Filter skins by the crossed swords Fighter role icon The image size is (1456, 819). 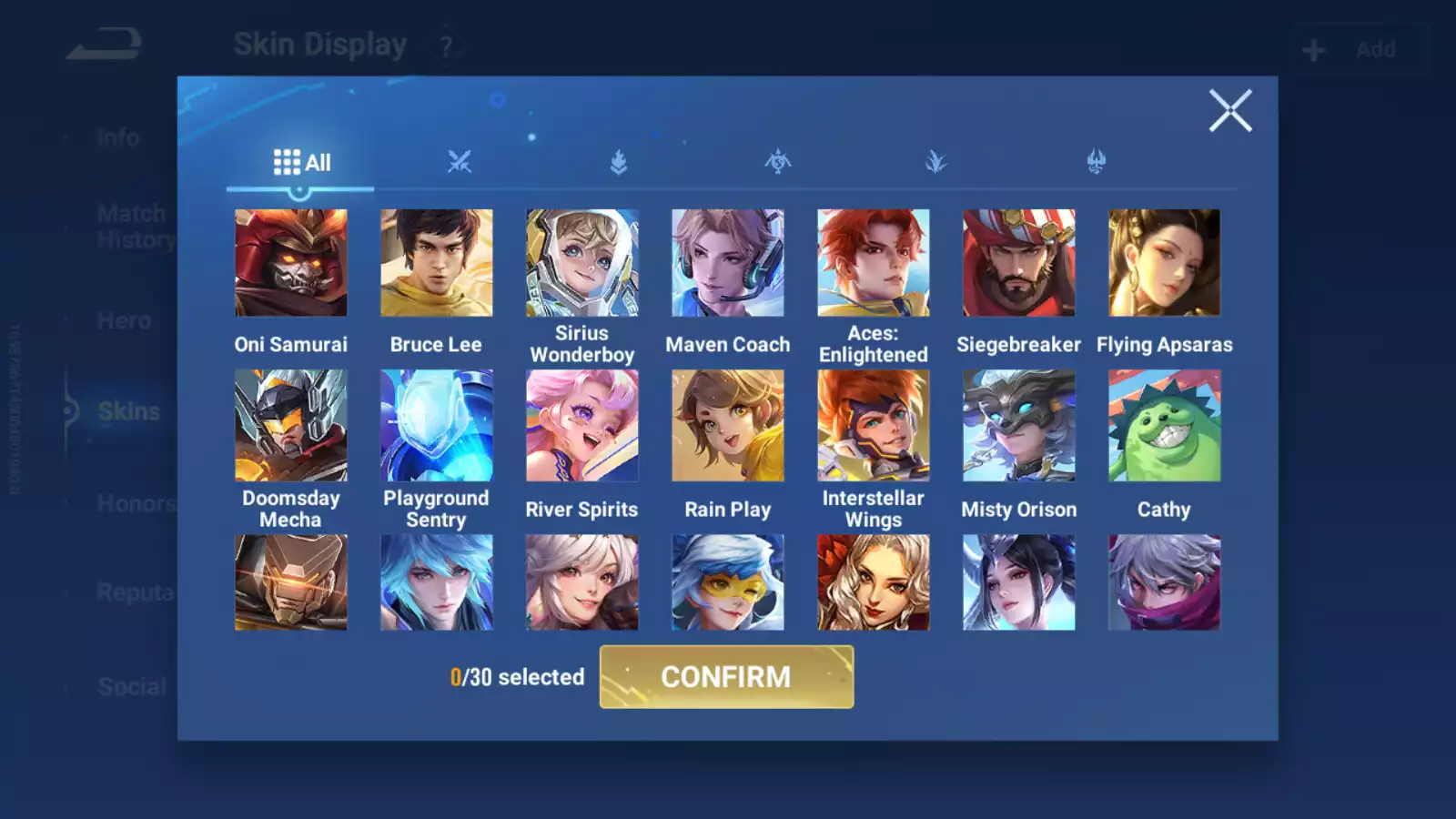click(461, 162)
